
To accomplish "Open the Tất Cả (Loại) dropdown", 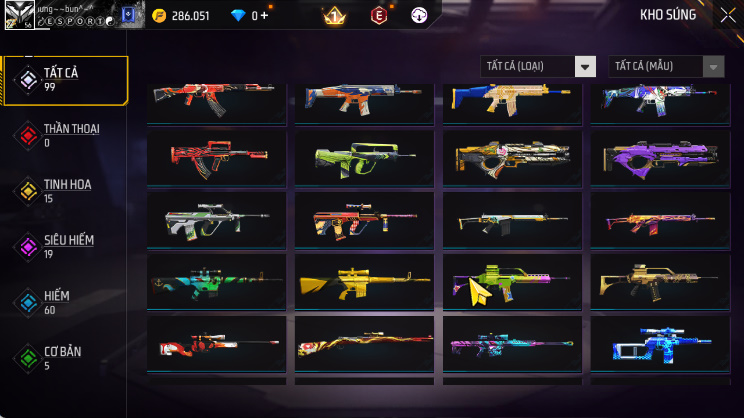I will coord(538,66).
